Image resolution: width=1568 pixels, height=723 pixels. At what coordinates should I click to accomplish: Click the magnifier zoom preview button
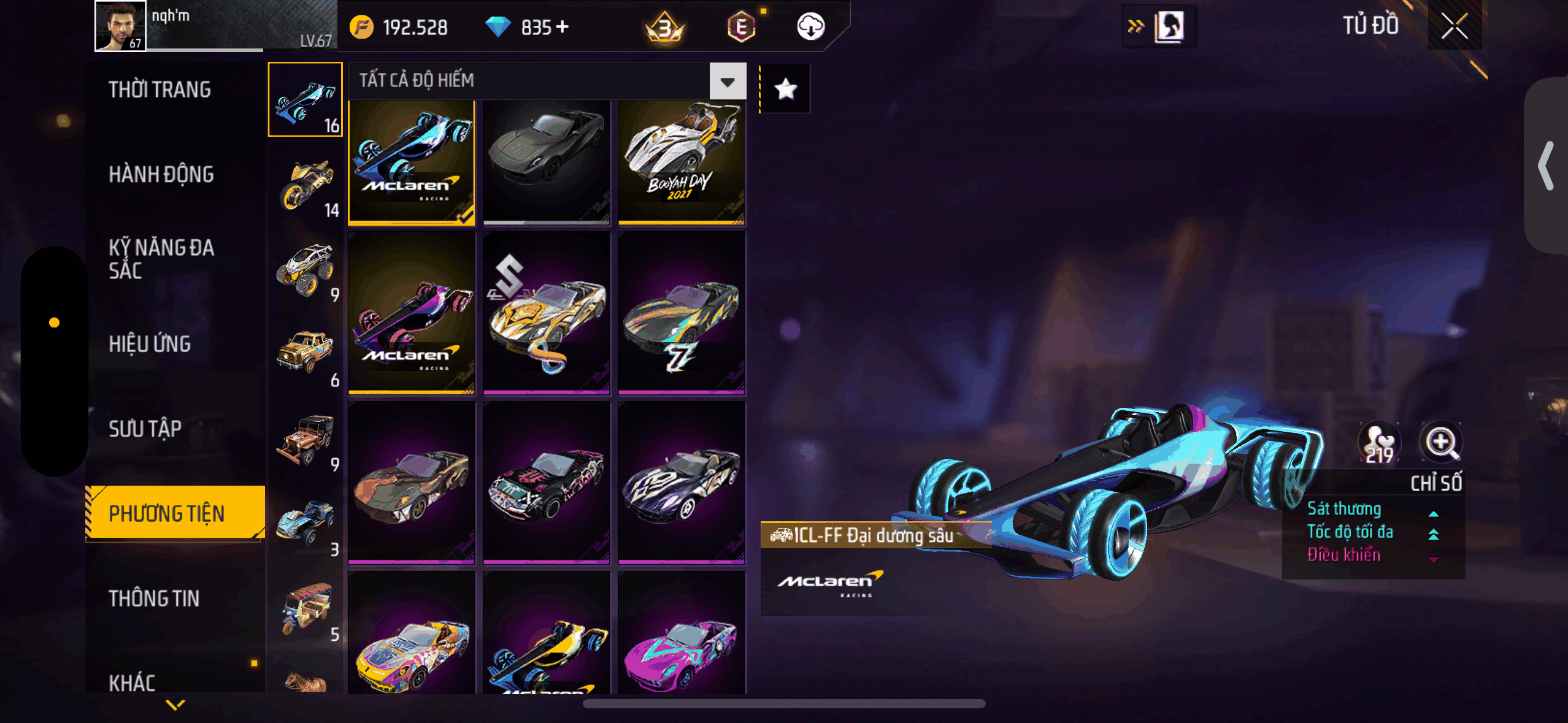click(1440, 442)
